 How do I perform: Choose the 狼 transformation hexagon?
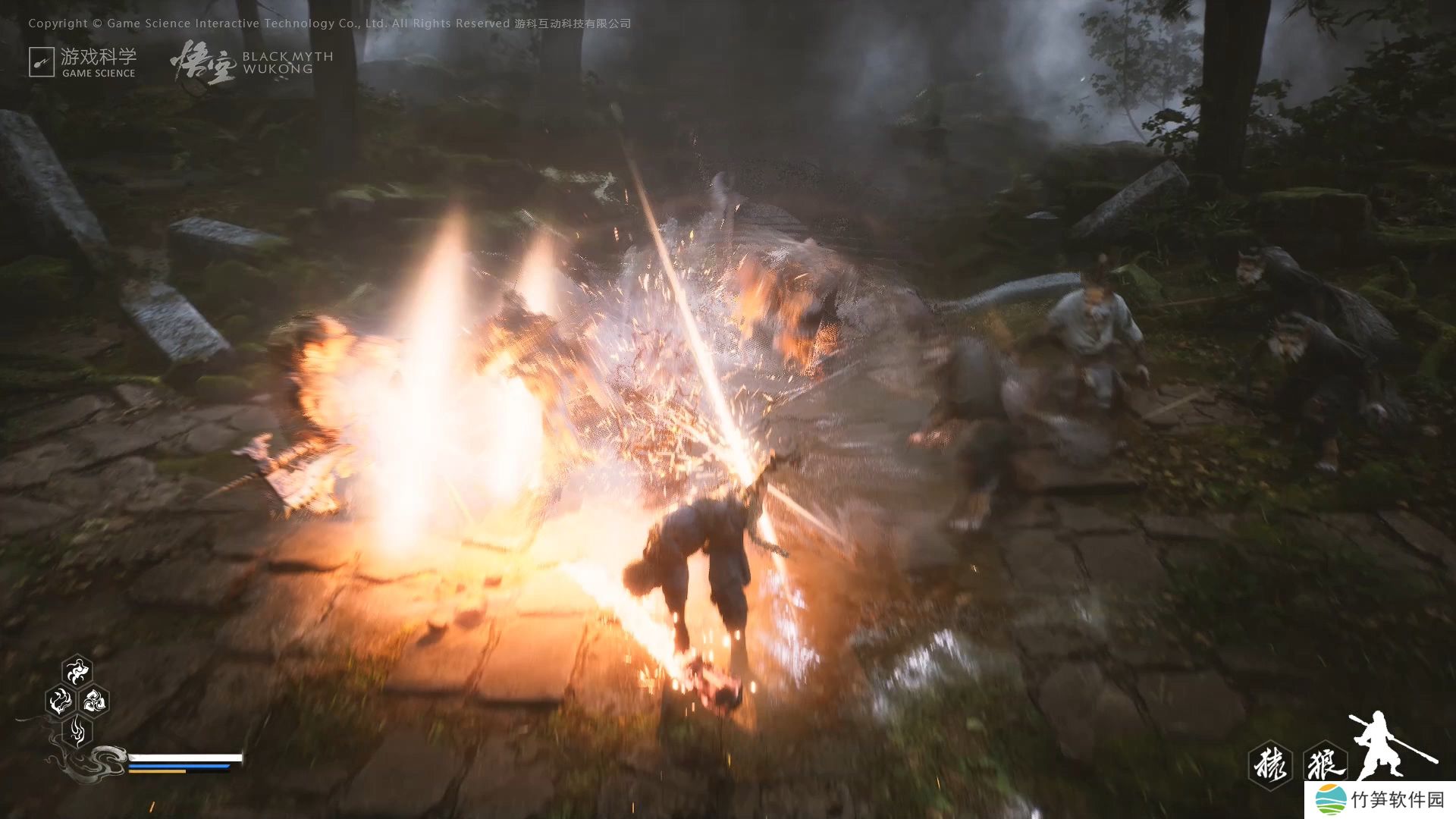[x=1325, y=764]
